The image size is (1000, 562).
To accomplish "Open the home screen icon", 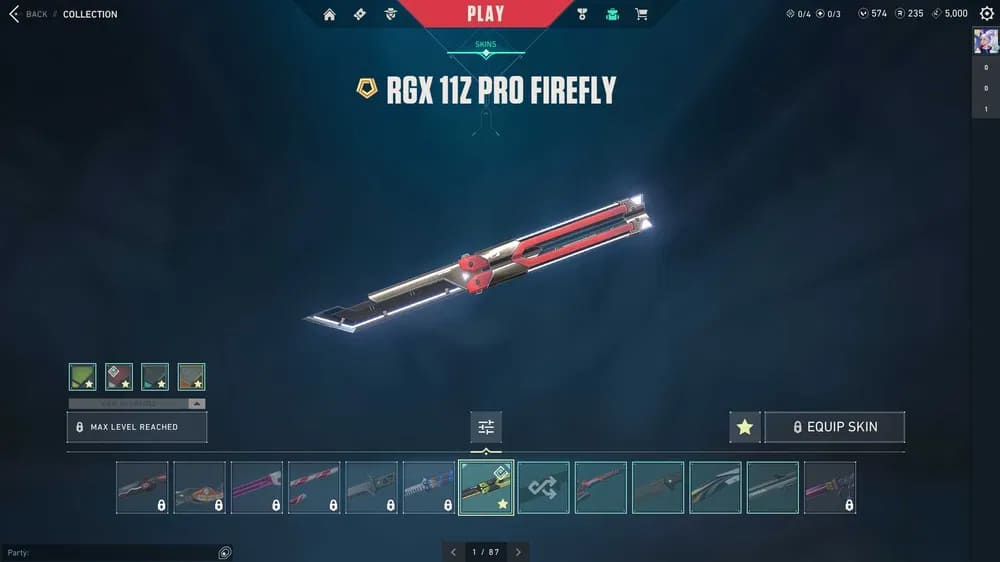I will [x=329, y=14].
